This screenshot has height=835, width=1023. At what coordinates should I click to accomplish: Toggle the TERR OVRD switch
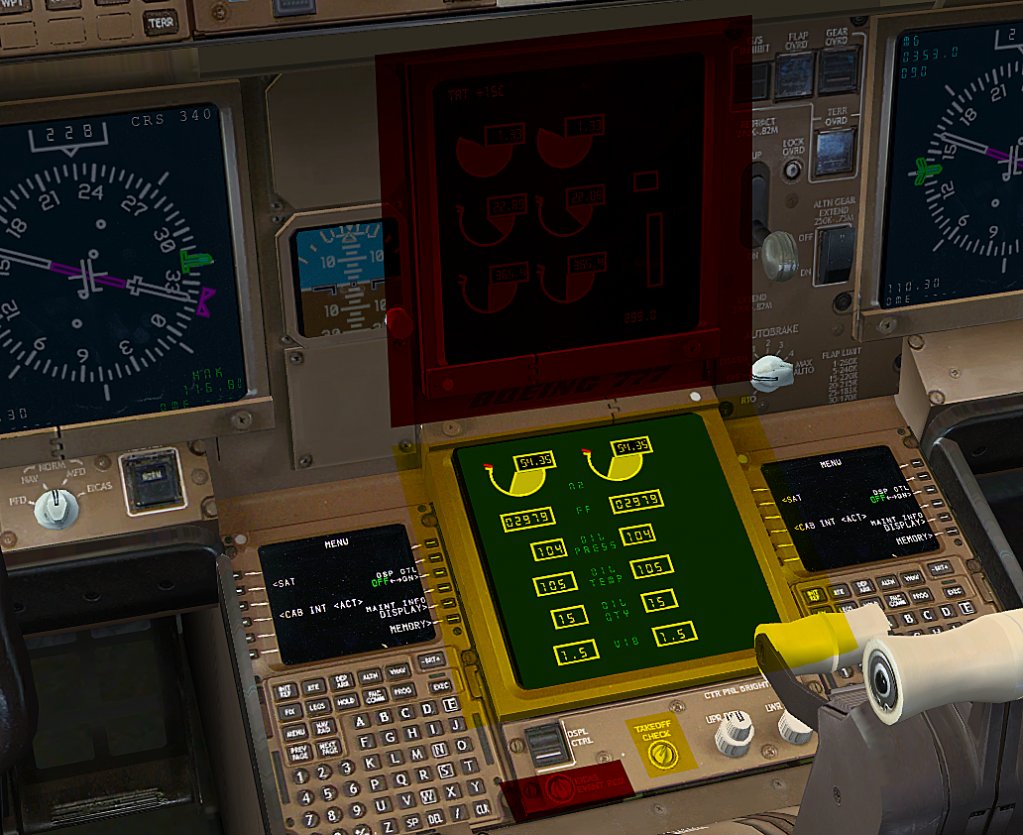click(x=833, y=150)
